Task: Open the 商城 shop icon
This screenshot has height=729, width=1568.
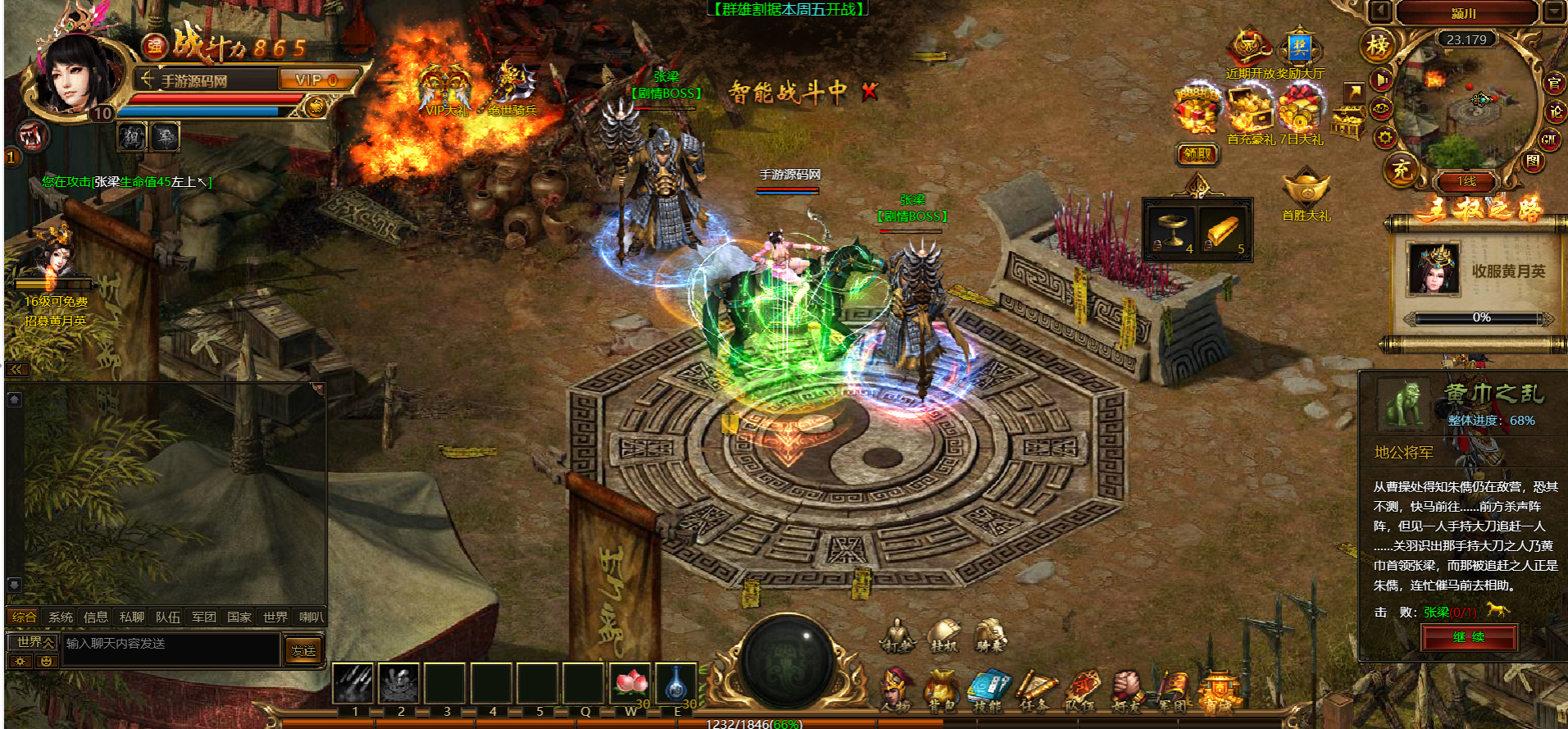Action: [x=1219, y=689]
